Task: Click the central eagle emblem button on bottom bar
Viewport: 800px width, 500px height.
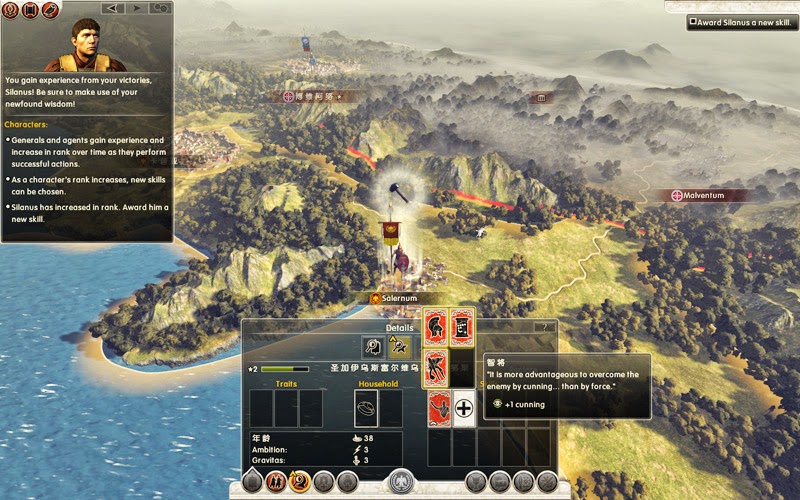Action: (x=401, y=481)
